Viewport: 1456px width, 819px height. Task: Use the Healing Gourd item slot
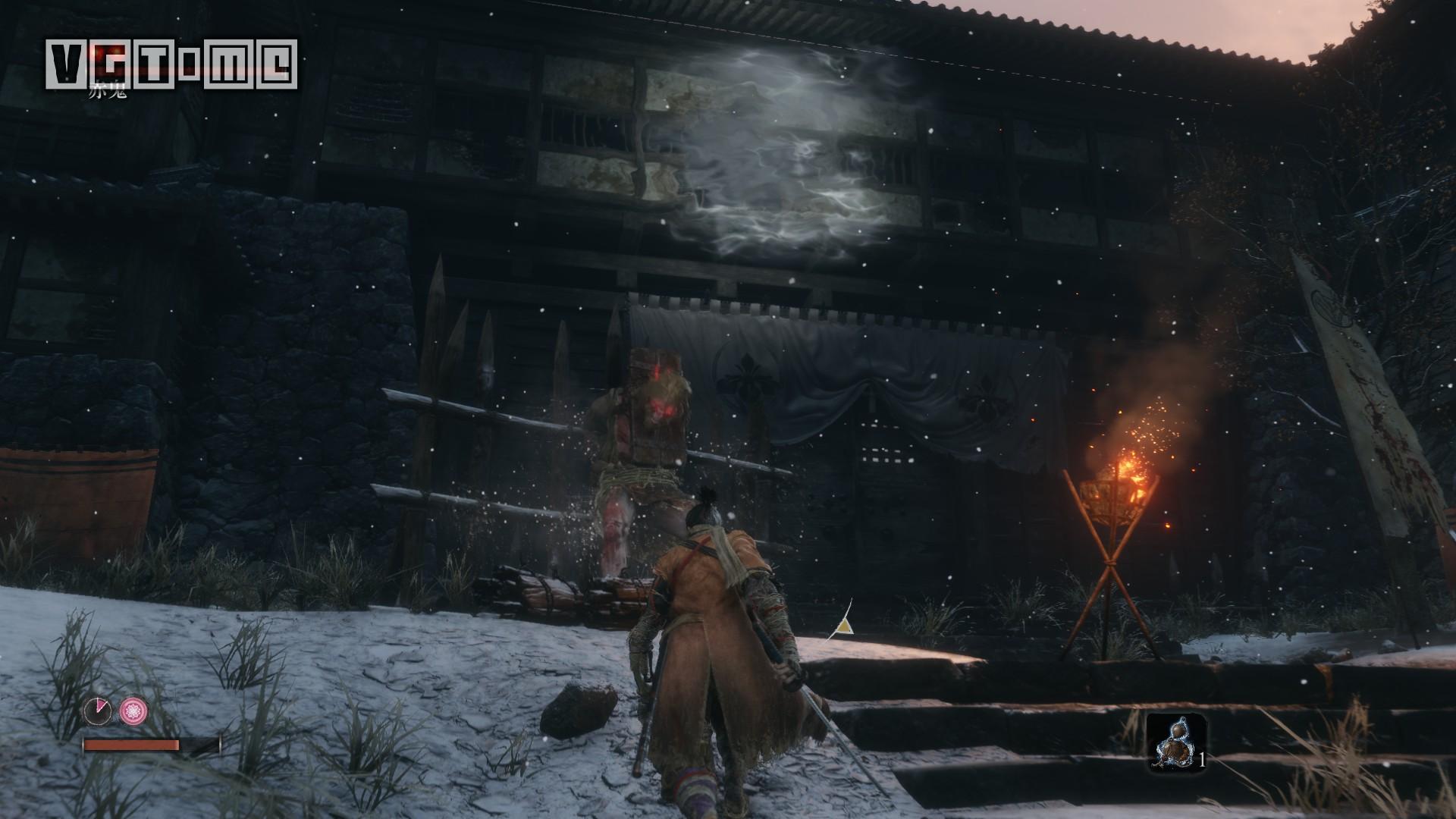[1175, 742]
